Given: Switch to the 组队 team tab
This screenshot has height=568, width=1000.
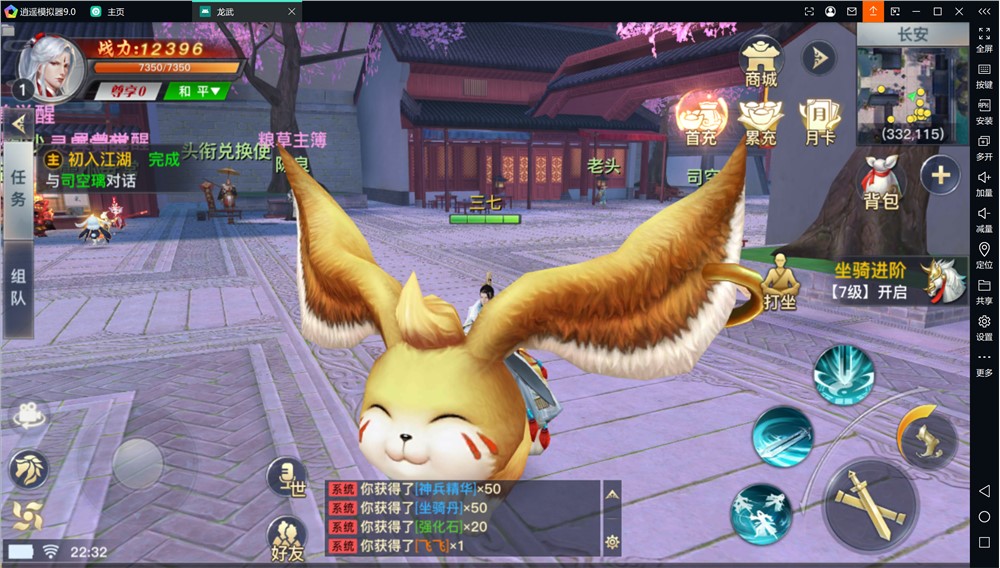Looking at the screenshot, I should point(19,286).
